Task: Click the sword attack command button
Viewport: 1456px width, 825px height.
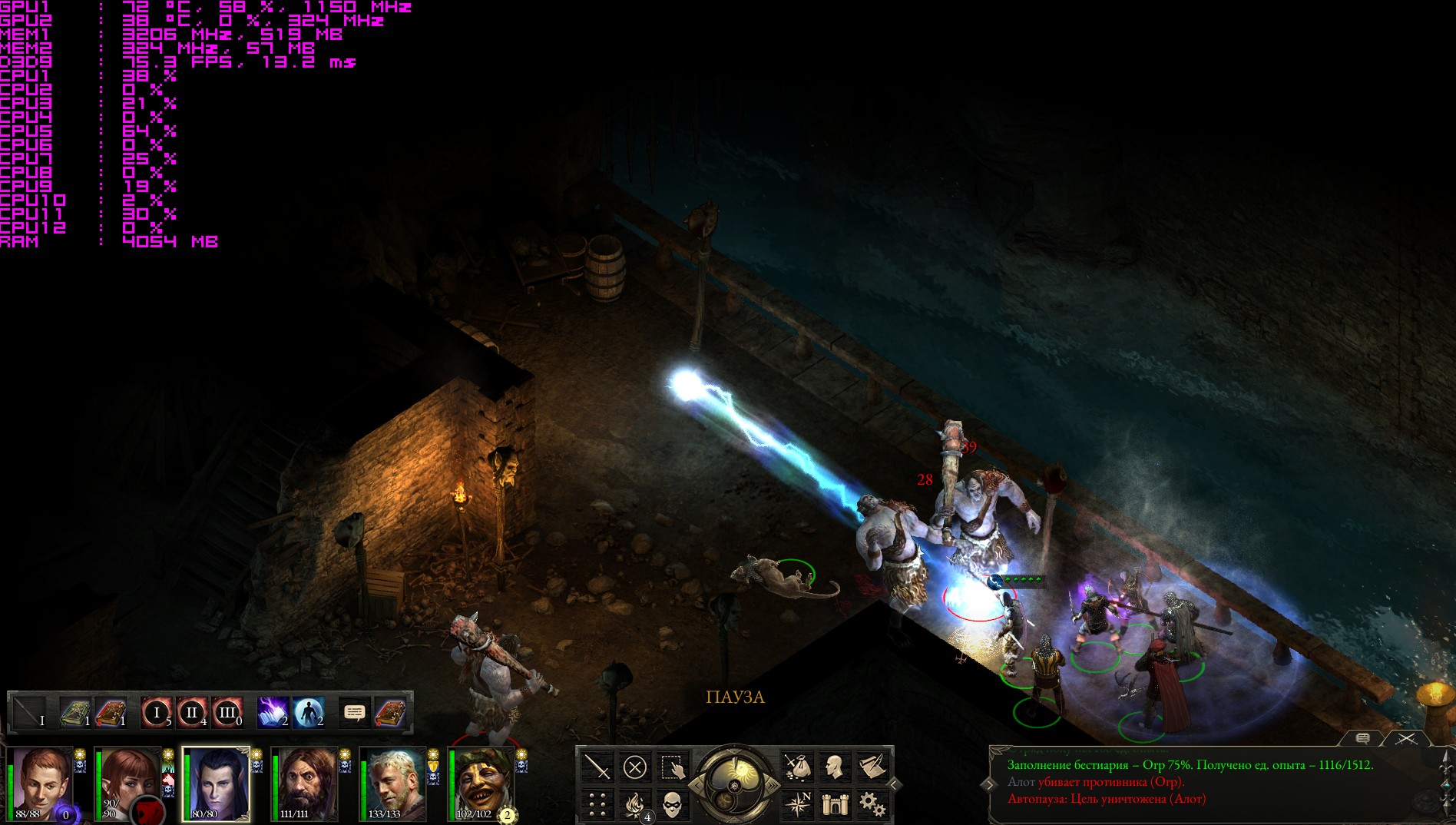Action: (597, 767)
